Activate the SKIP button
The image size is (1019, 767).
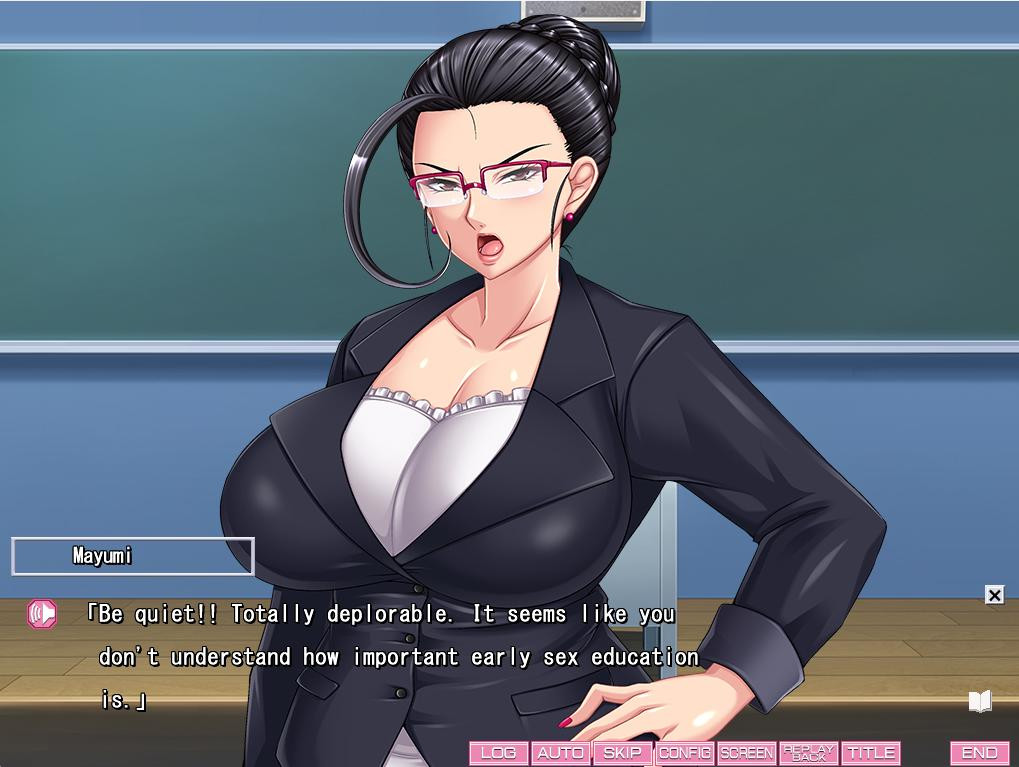622,753
